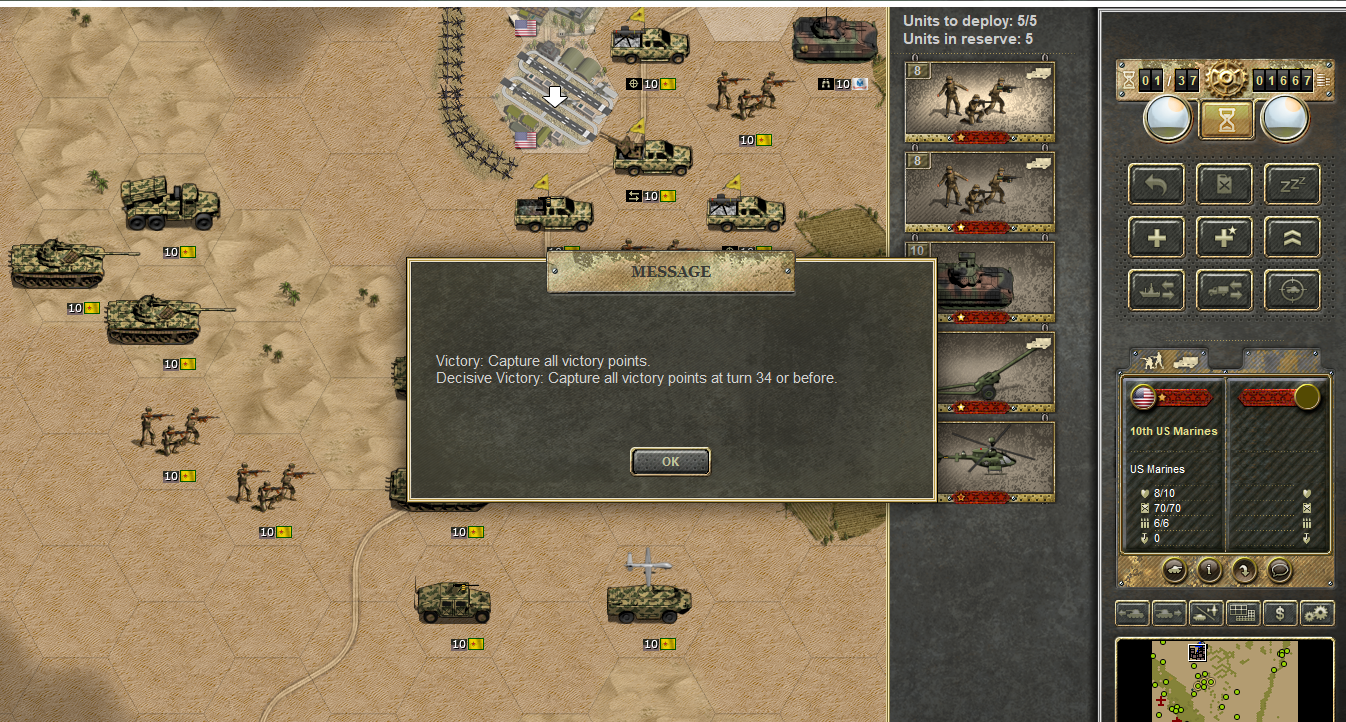Switch to the infantry and truck unit tab
Screen dimensions: 1346x722
1168,360
